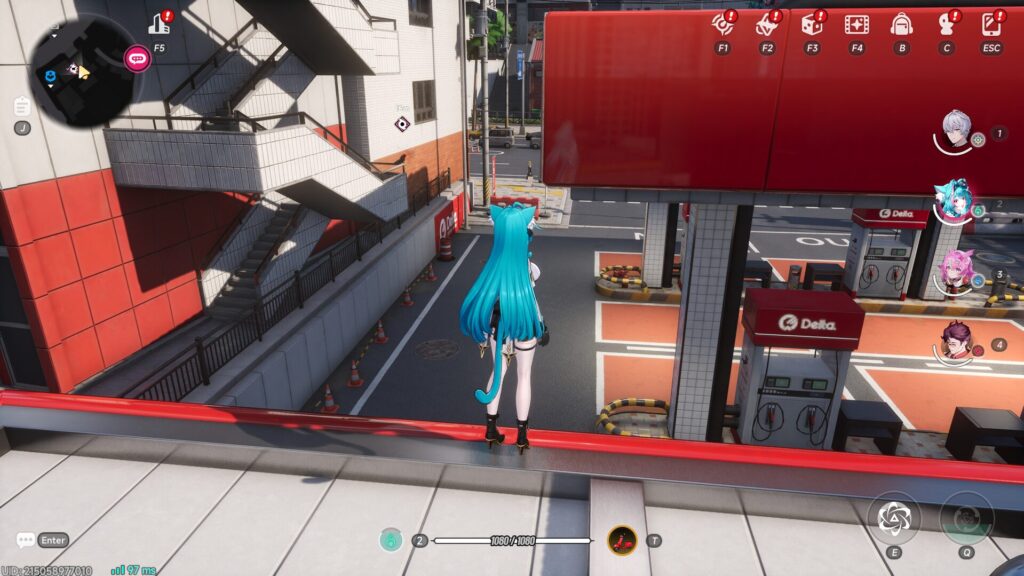Click the teal round item icon
This screenshot has width=1024, height=576.
[x=391, y=540]
